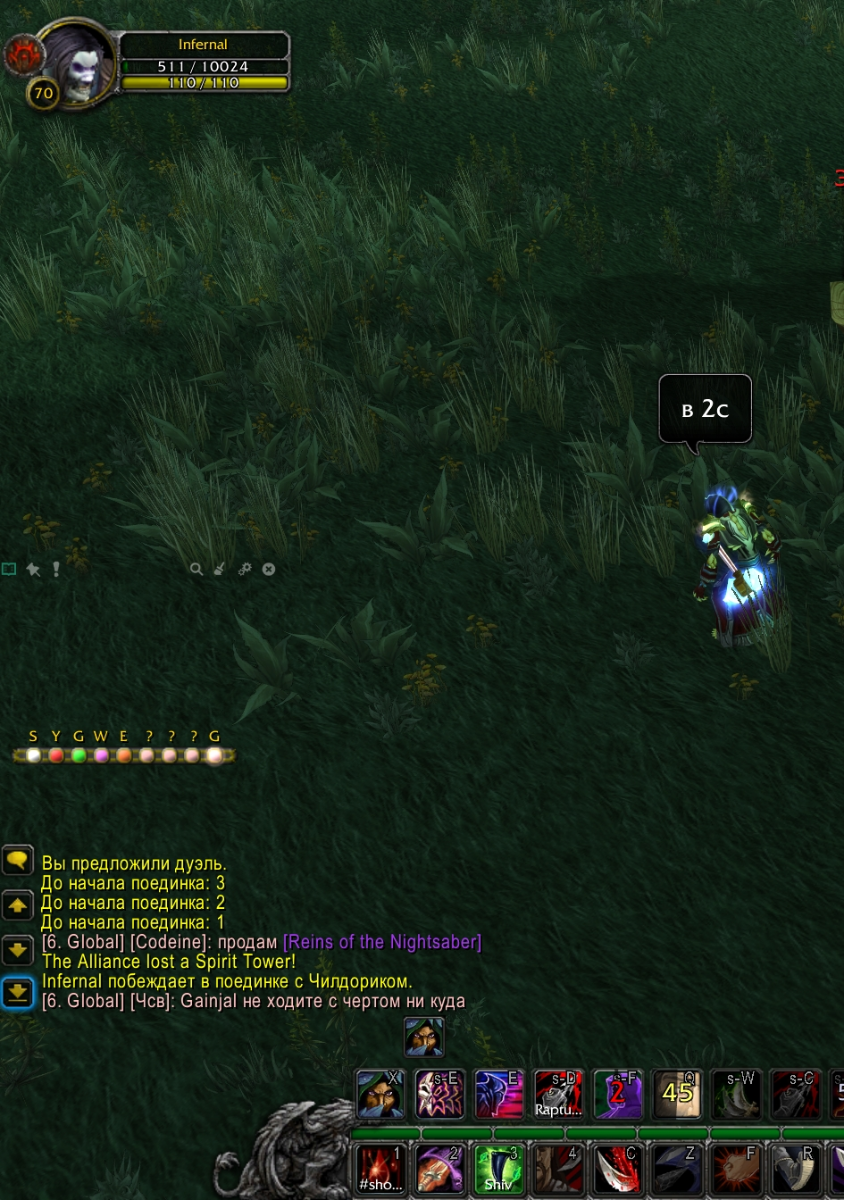Close the chat toolbar with the X
The image size is (844, 1200).
[268, 569]
